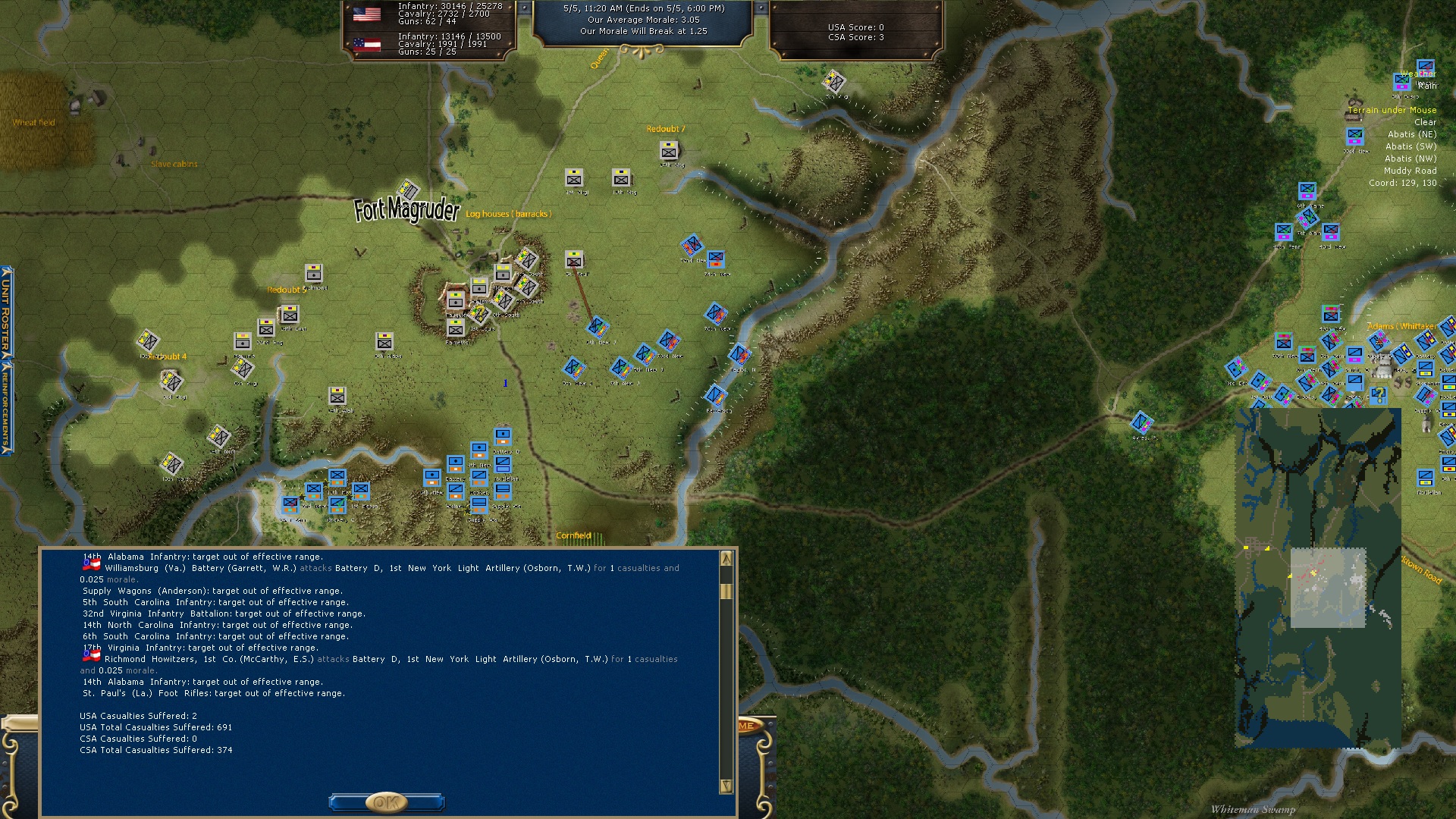The width and height of the screenshot is (1456, 819).
Task: Click the minimap overview
Action: coord(1318,578)
